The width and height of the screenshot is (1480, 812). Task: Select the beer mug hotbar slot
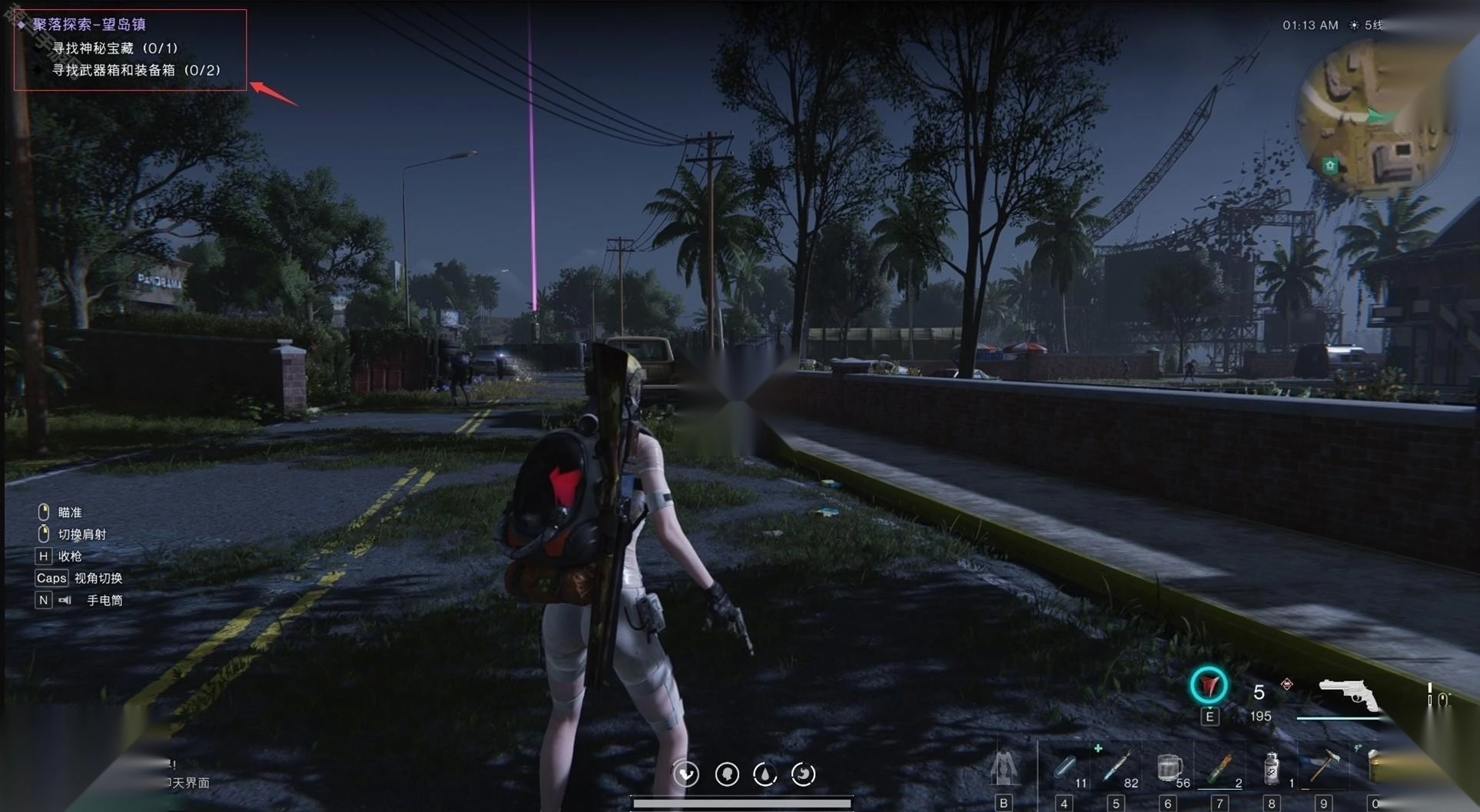[1168, 767]
